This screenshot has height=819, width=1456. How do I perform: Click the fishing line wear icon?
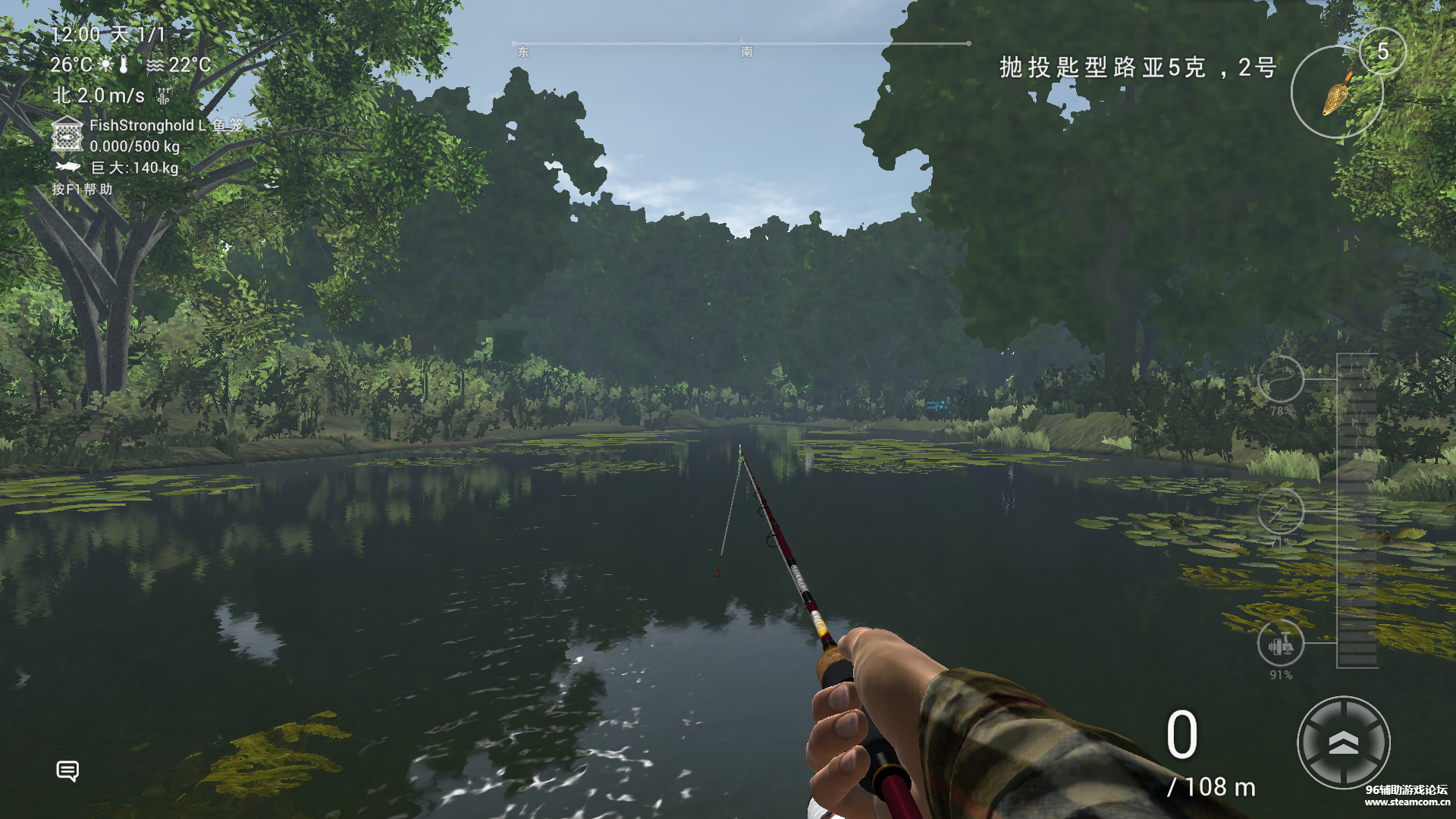(1280, 378)
